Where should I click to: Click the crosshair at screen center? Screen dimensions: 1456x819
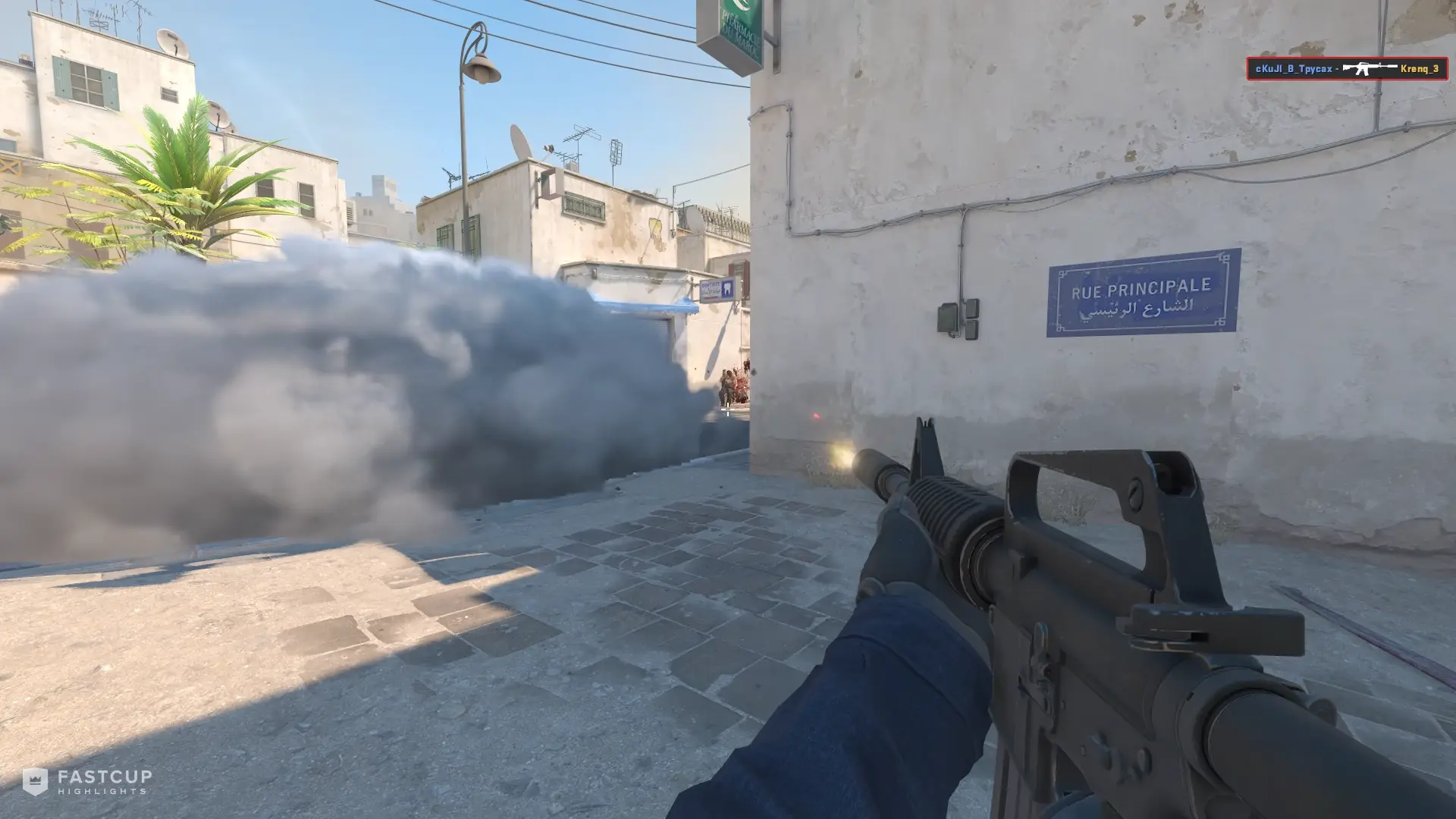click(x=728, y=409)
